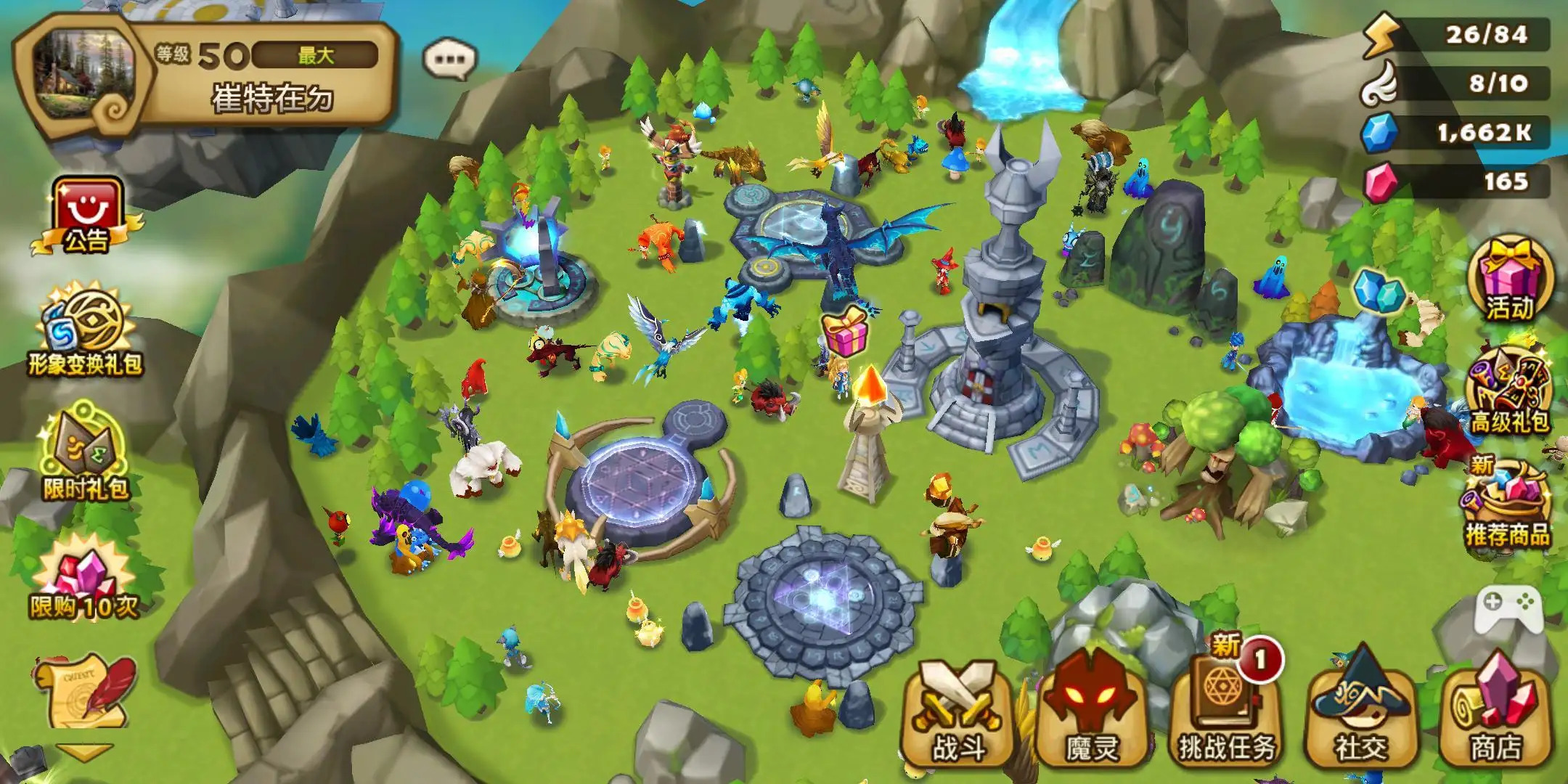The height and width of the screenshot is (784, 1568).
Task: Enter the 商店 shop
Action: pyautogui.click(x=1495, y=715)
